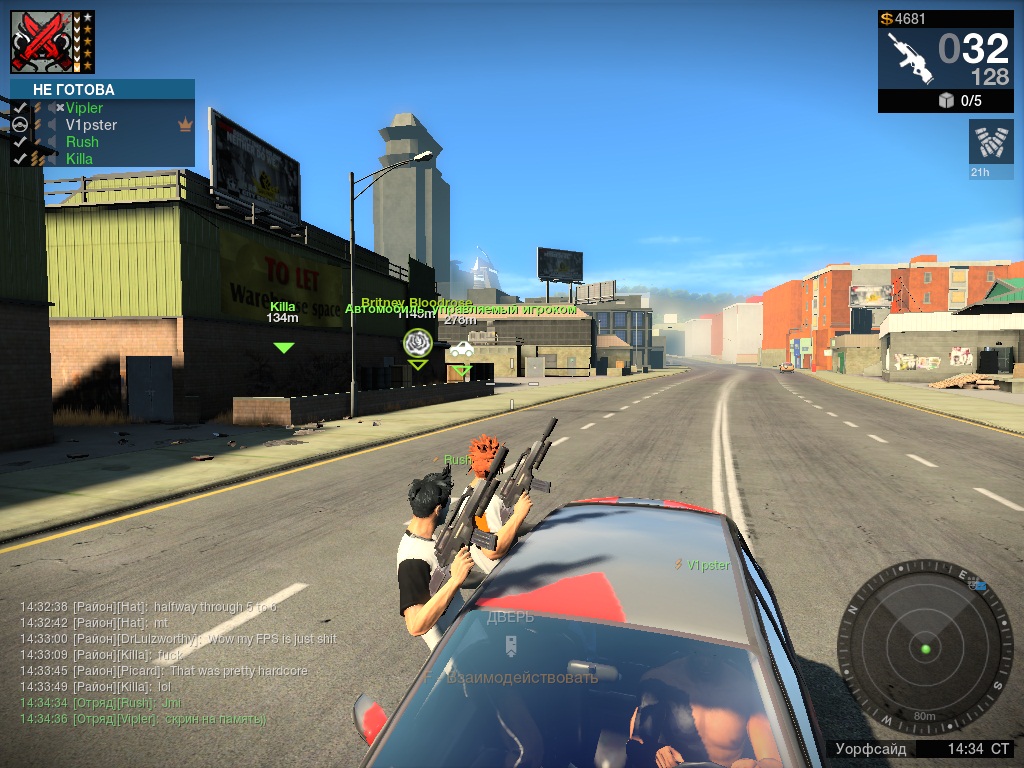Choose Rush in the group list
The height and width of the screenshot is (768, 1024).
click(x=82, y=142)
